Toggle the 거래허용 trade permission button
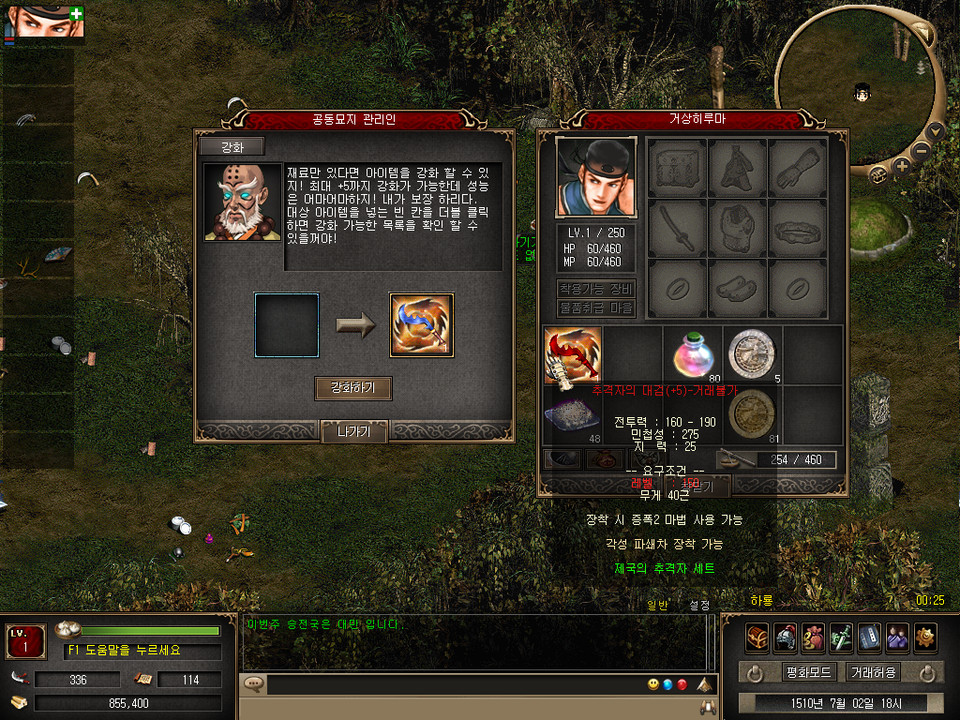 pos(873,672)
